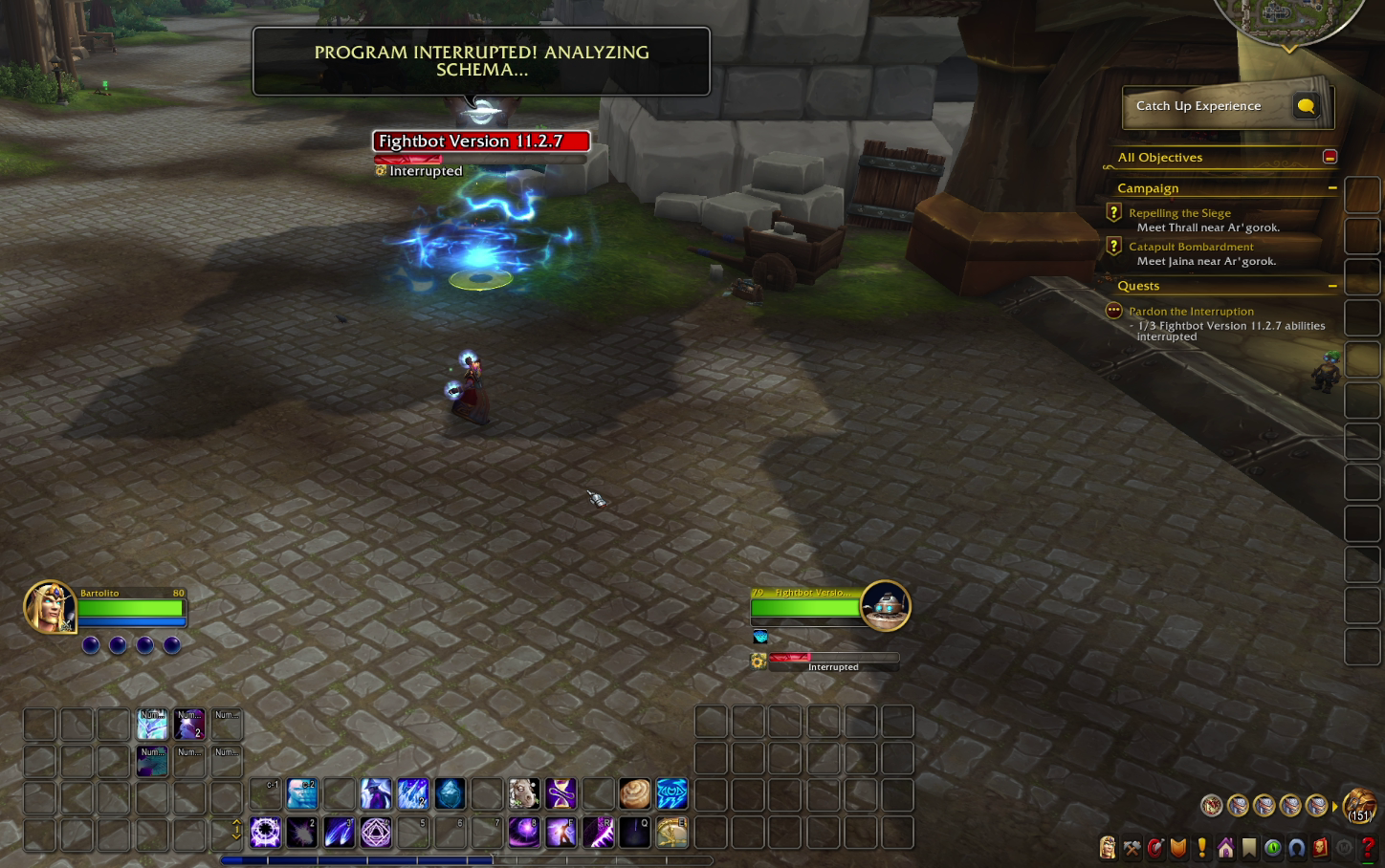Activate the purple hourglass ability
Image resolution: width=1385 pixels, height=868 pixels.
pyautogui.click(x=561, y=793)
